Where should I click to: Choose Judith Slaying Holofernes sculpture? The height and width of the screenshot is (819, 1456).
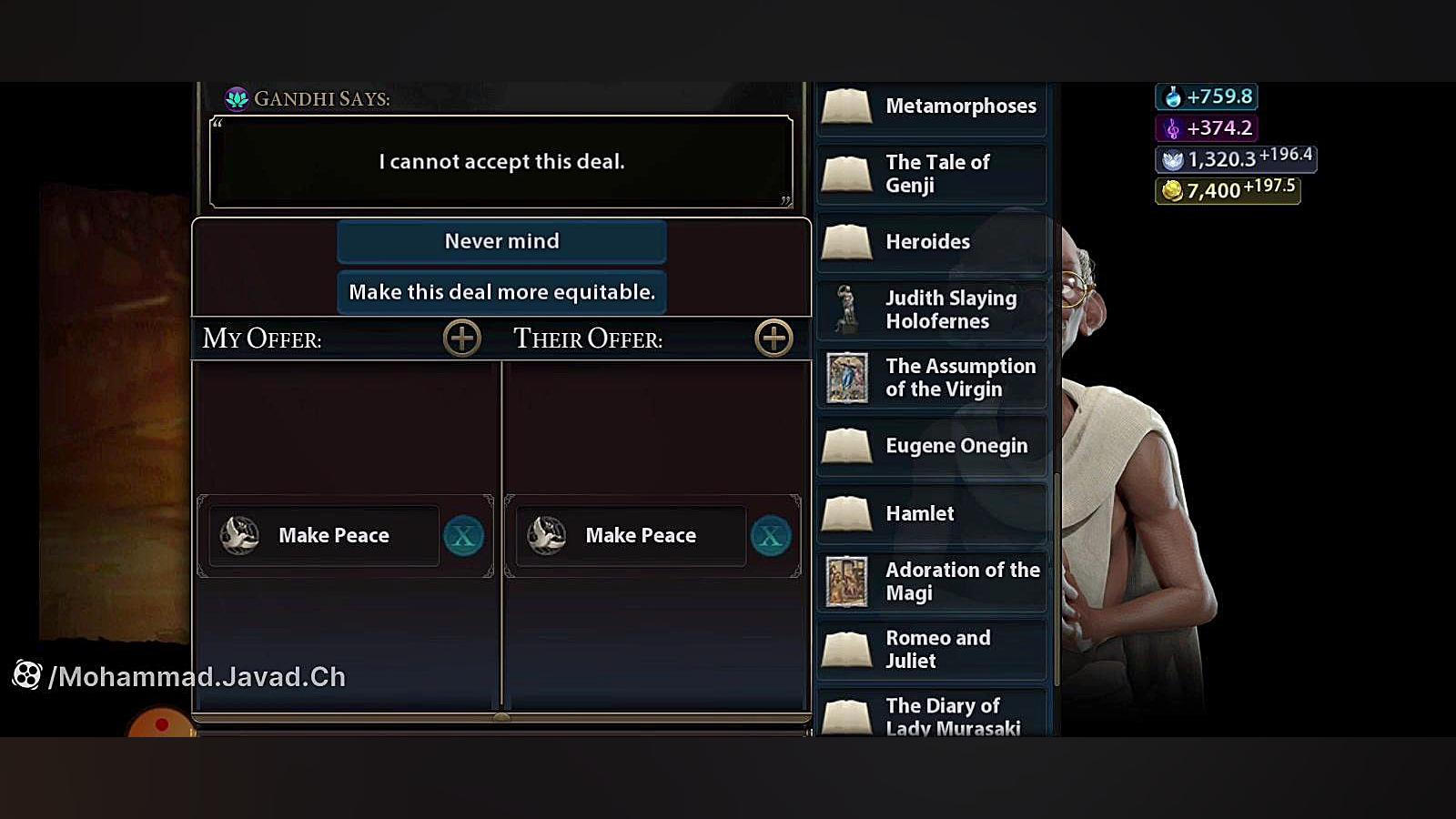click(x=932, y=309)
